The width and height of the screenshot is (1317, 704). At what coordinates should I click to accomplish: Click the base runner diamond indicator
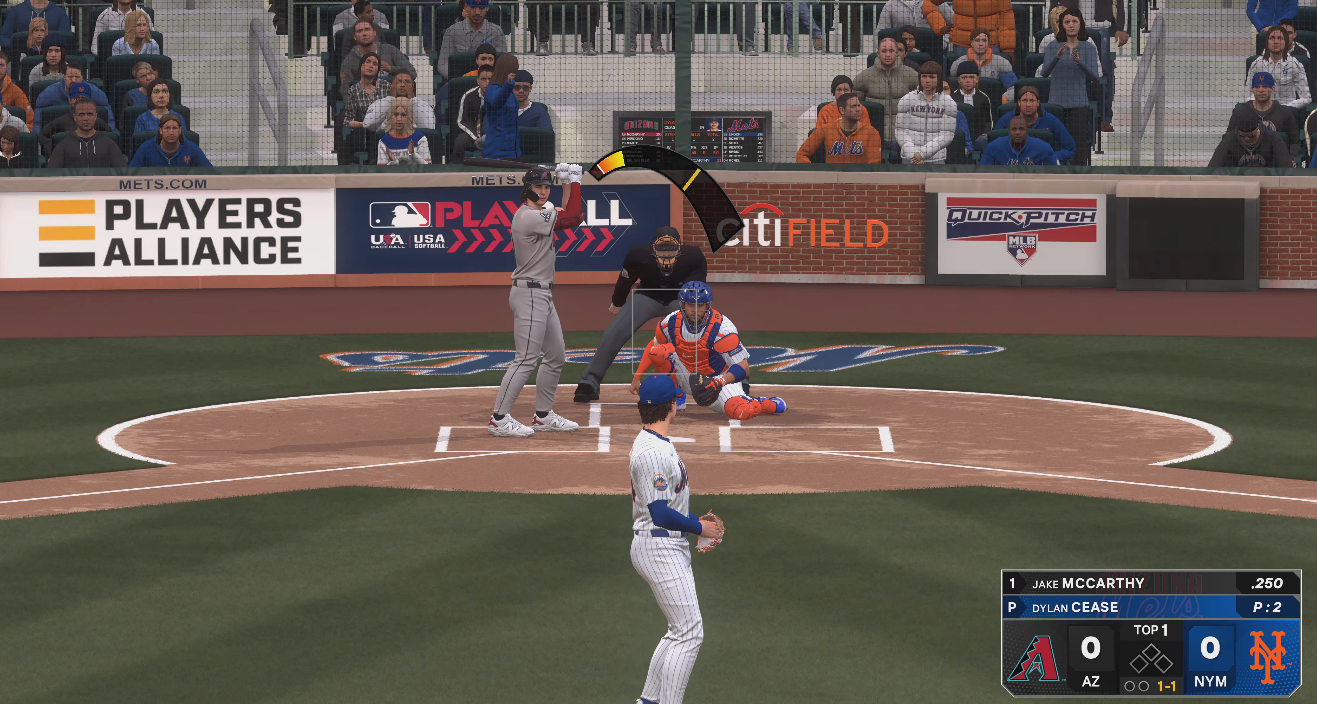1150,659
